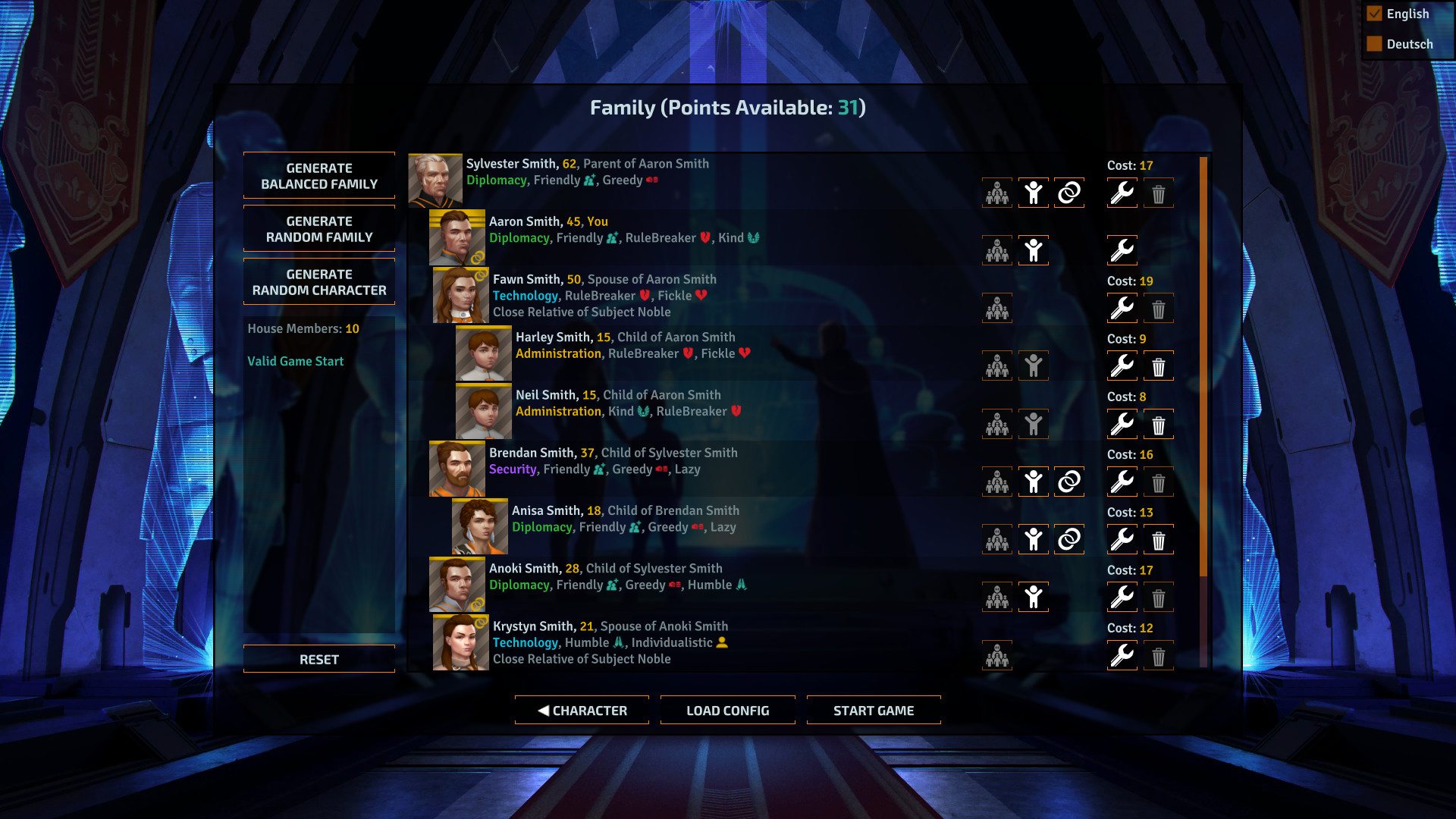
Task: Toggle the child icon beside Neil Smith
Action: coord(1033,424)
